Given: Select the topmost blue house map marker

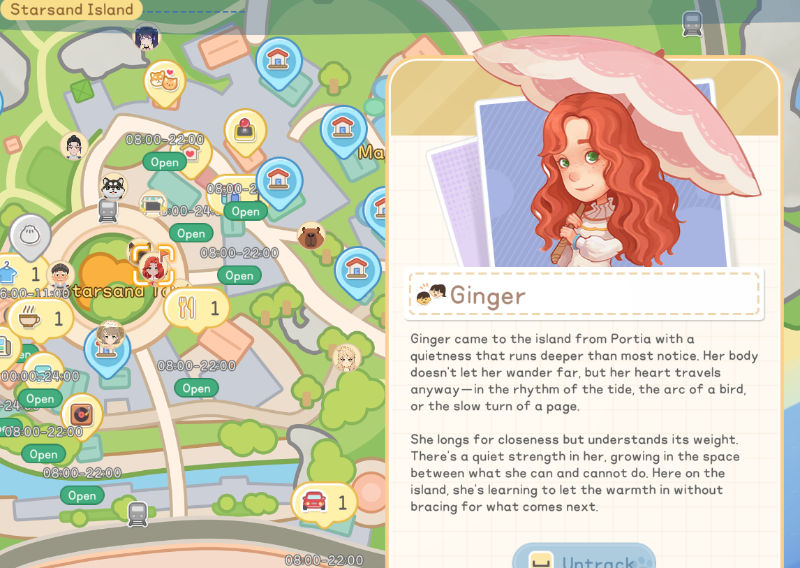Looking at the screenshot, I should (277, 57).
